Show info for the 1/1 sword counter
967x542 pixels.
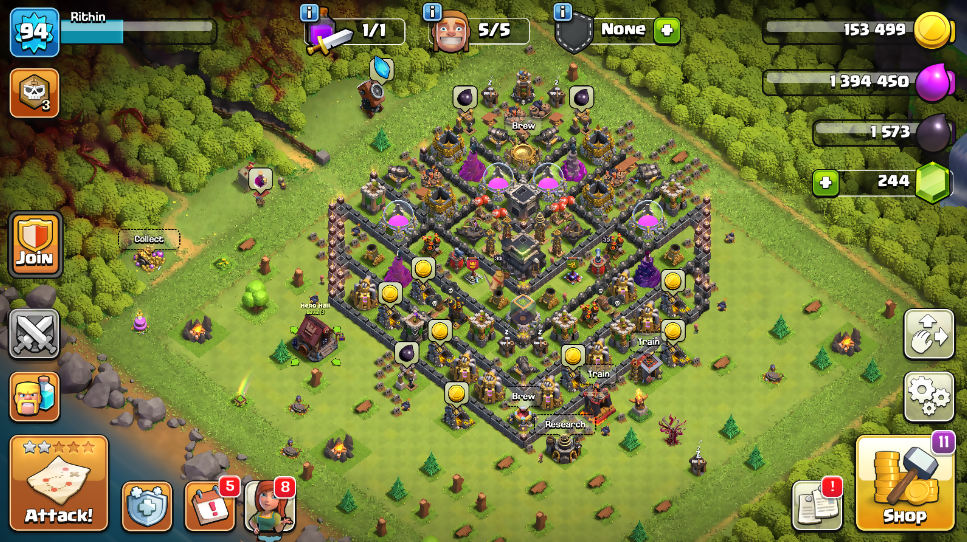(x=309, y=12)
